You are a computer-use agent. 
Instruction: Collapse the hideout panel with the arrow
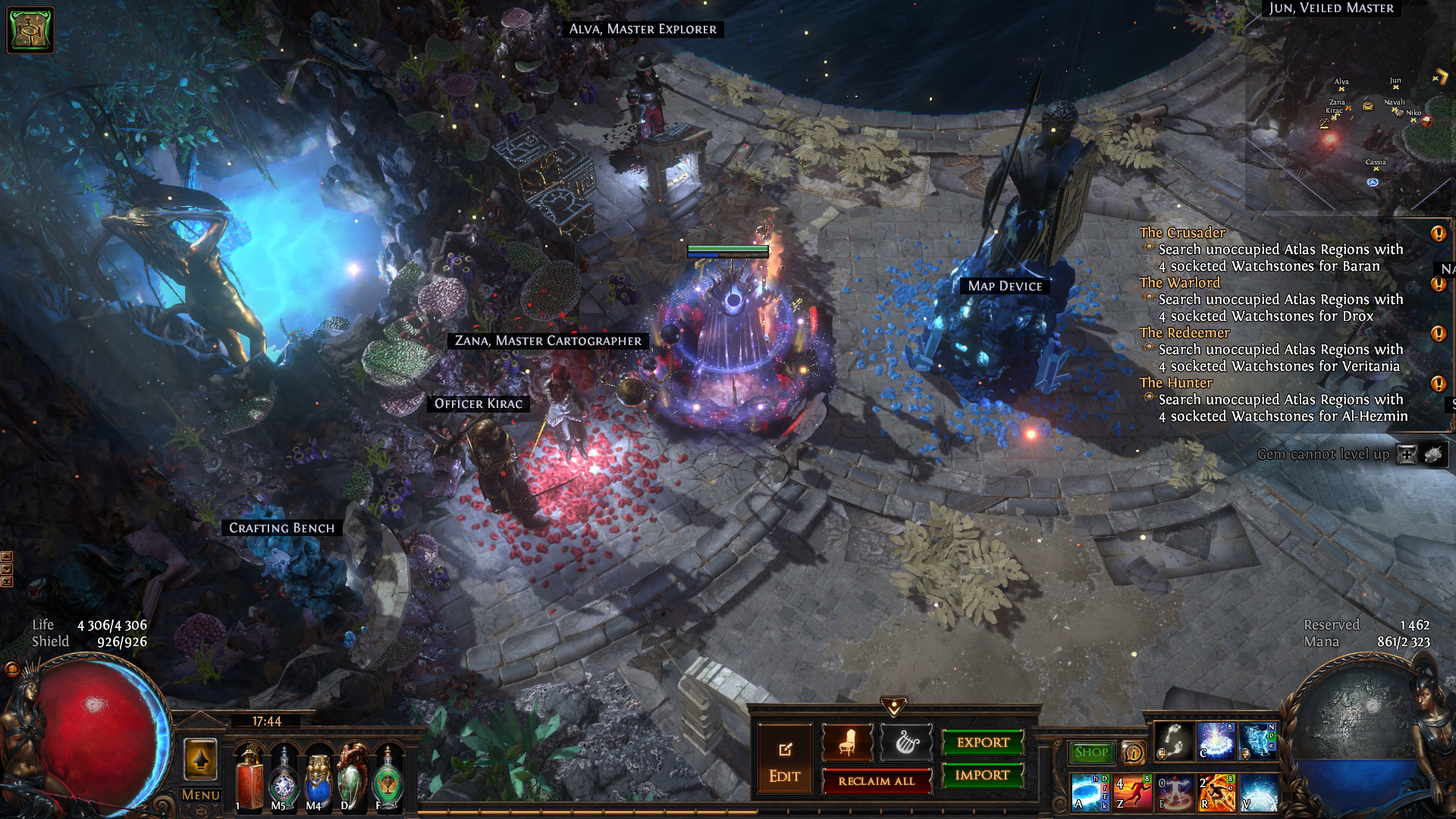(x=894, y=707)
